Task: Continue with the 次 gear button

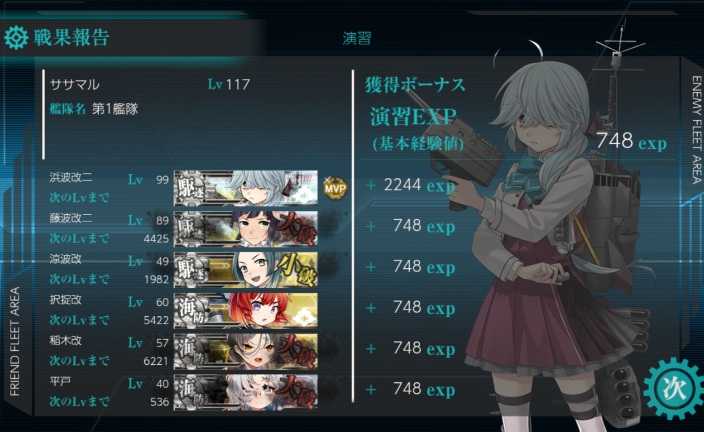Action: tap(670, 387)
